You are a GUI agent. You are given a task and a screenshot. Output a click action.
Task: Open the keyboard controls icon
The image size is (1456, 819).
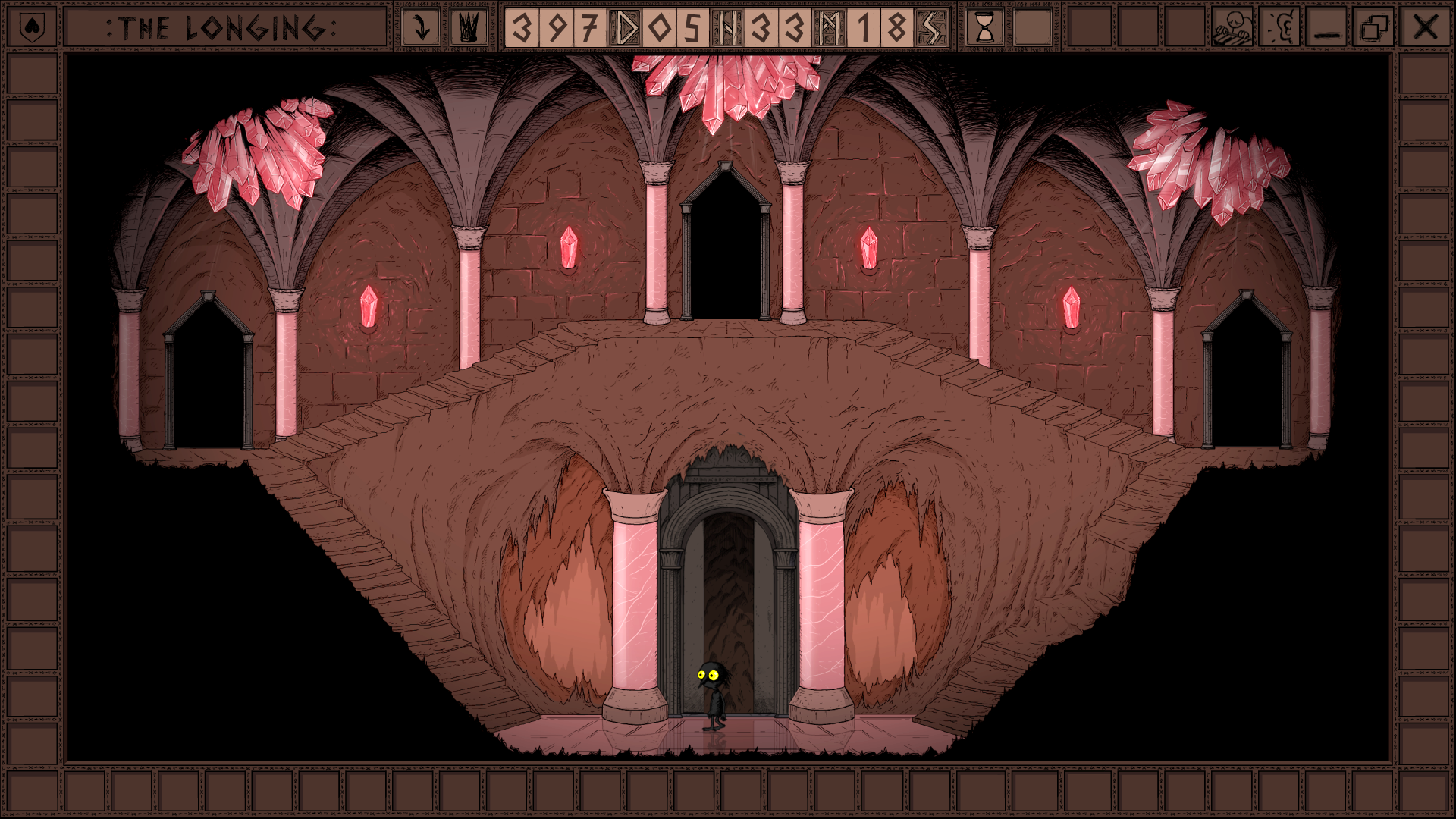click(x=1232, y=28)
